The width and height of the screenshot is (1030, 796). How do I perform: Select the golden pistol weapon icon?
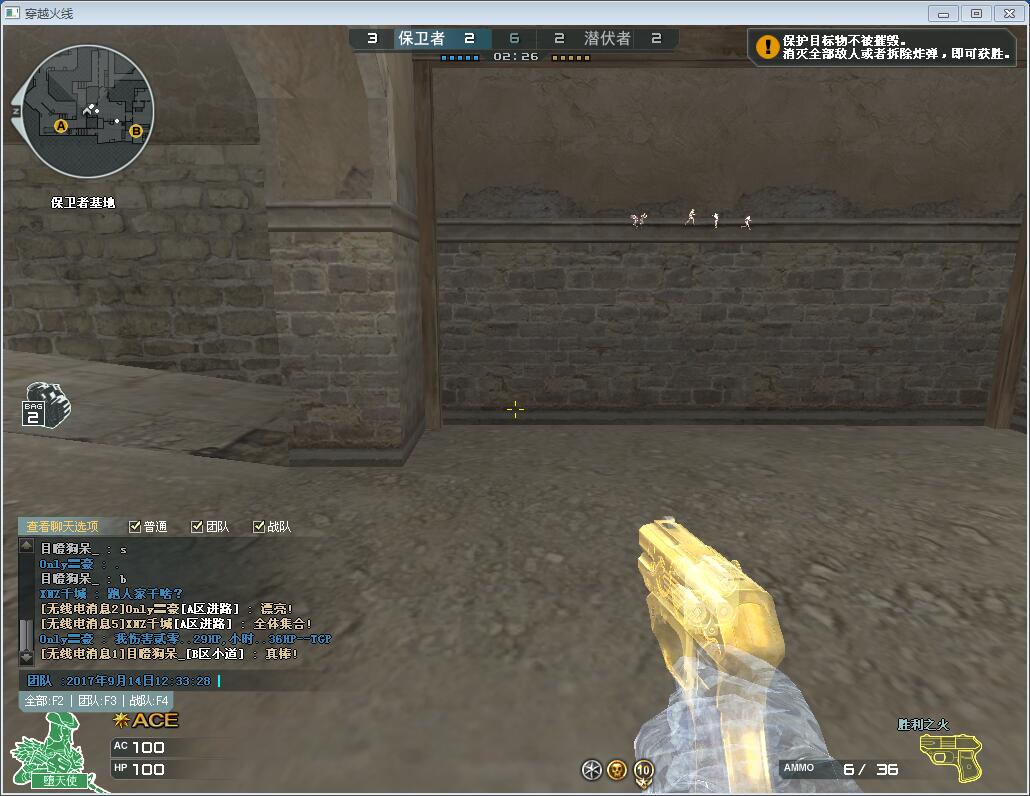tap(950, 756)
